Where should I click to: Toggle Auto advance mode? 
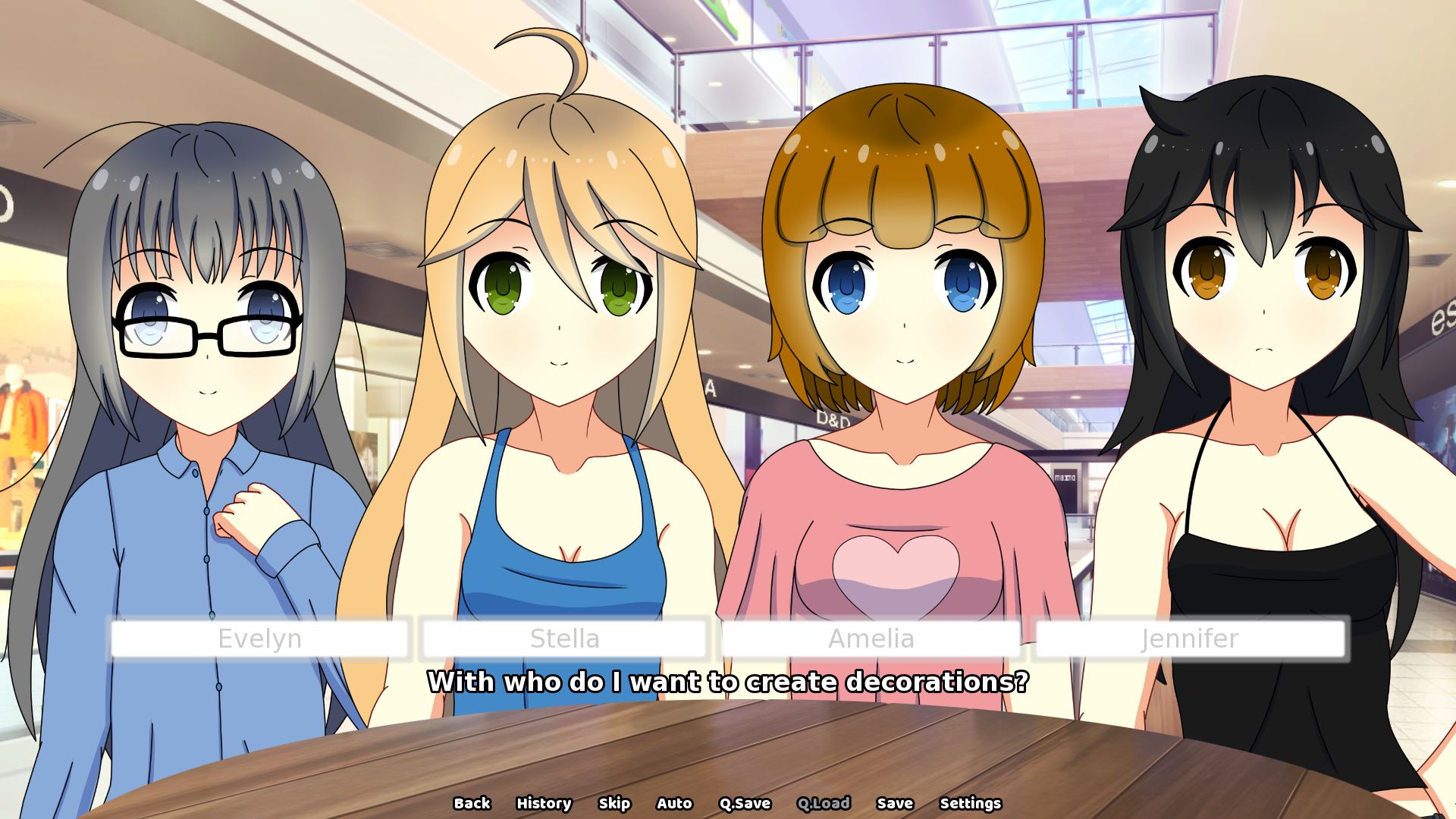(673, 803)
